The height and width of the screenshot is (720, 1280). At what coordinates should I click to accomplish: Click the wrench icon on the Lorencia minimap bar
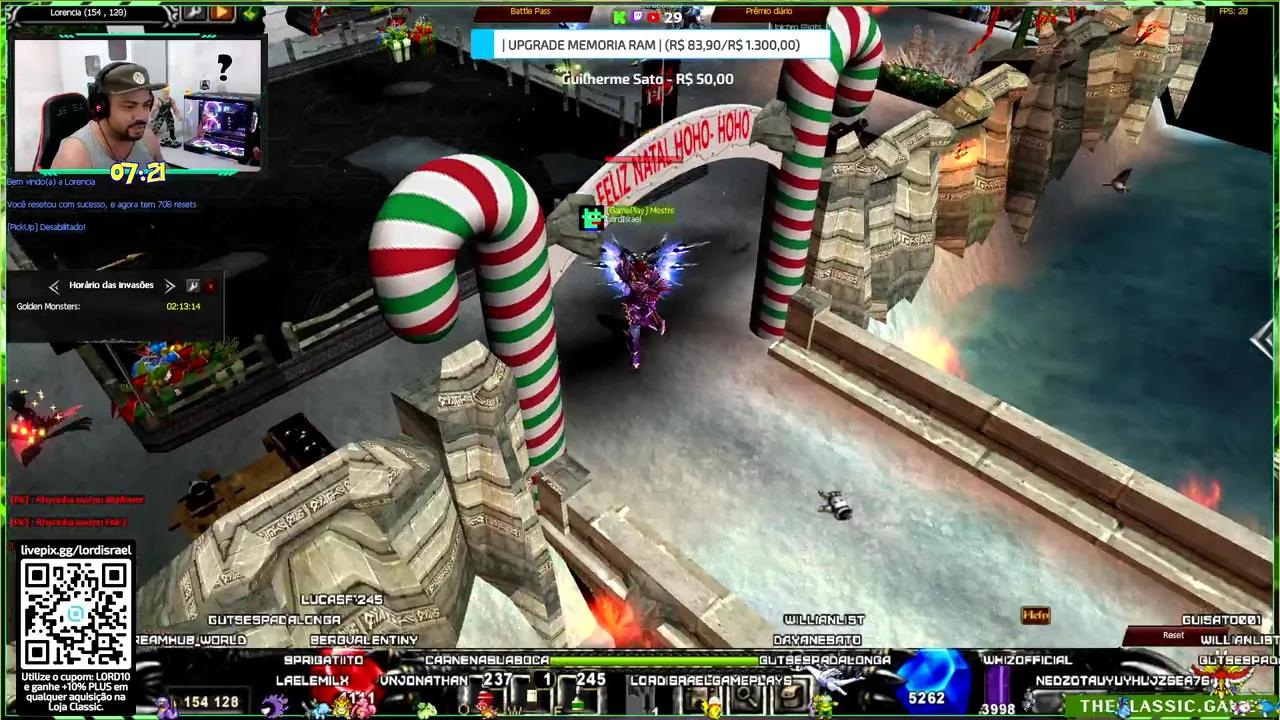(x=194, y=13)
